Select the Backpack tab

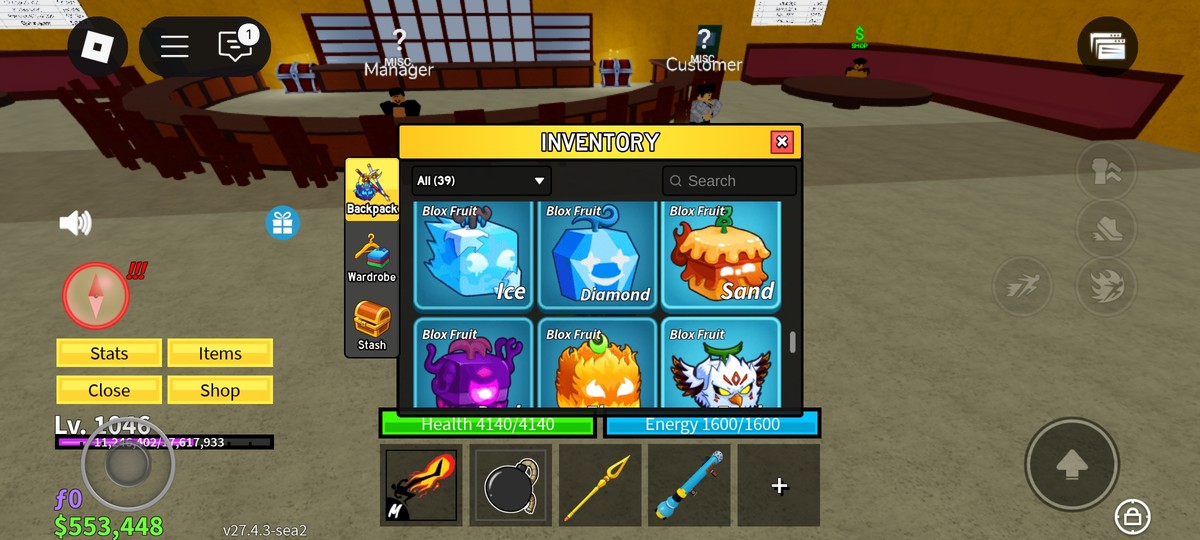(371, 189)
